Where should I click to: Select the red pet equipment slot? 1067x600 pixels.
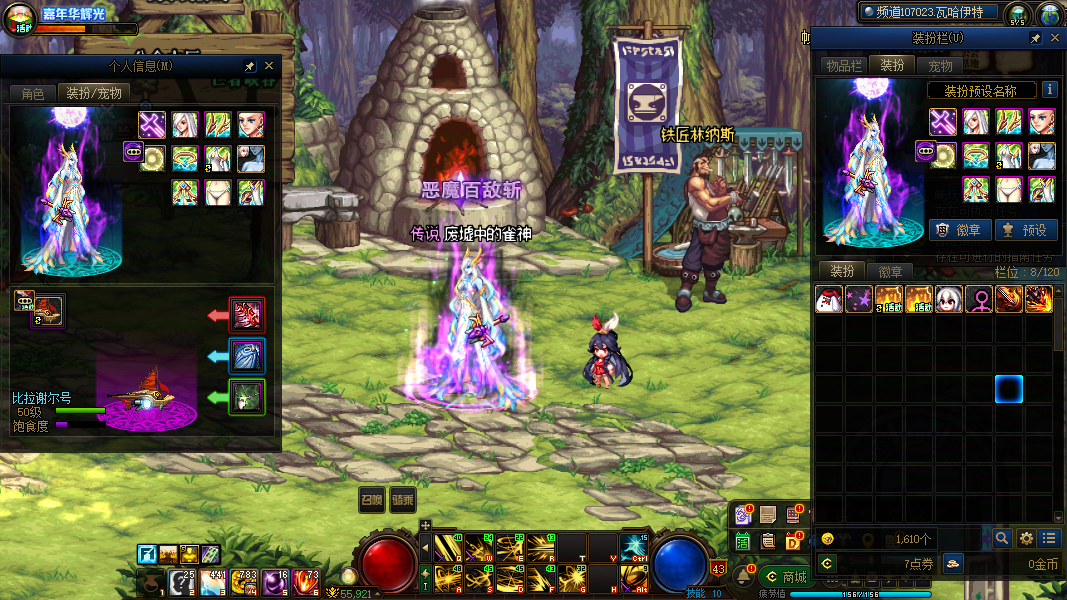coord(246,315)
